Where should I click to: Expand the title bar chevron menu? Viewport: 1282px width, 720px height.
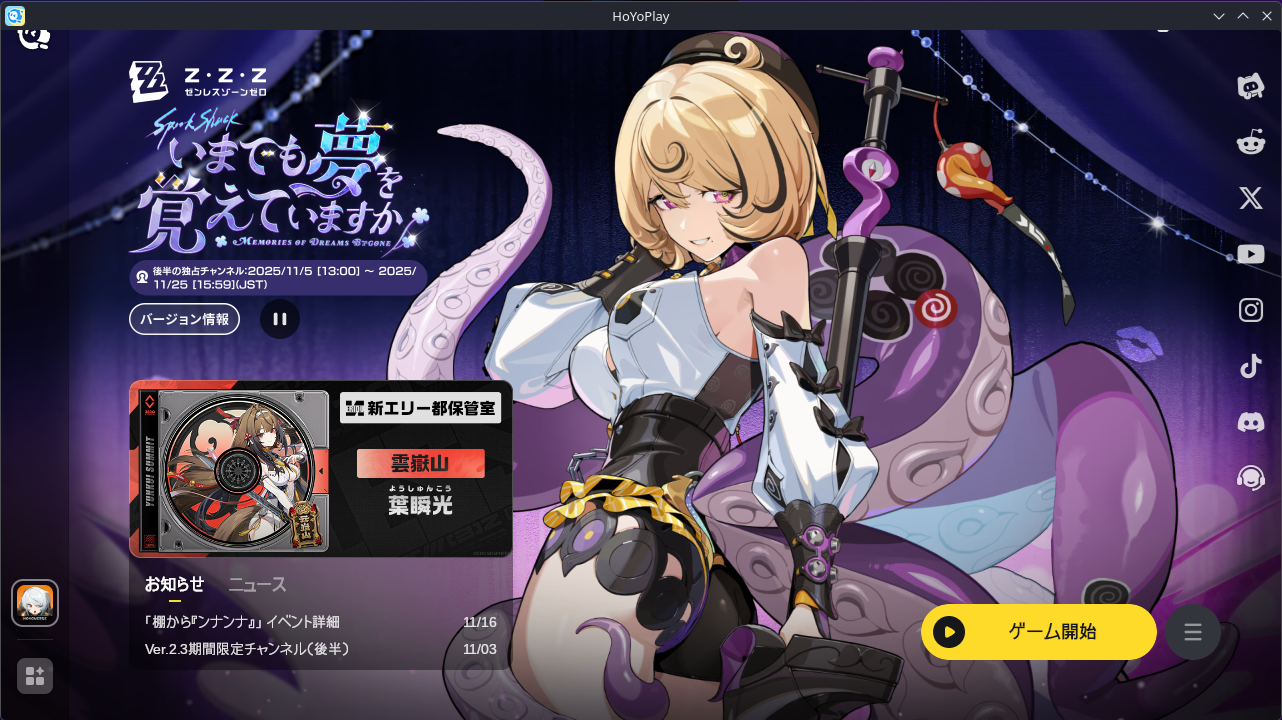pos(1218,16)
